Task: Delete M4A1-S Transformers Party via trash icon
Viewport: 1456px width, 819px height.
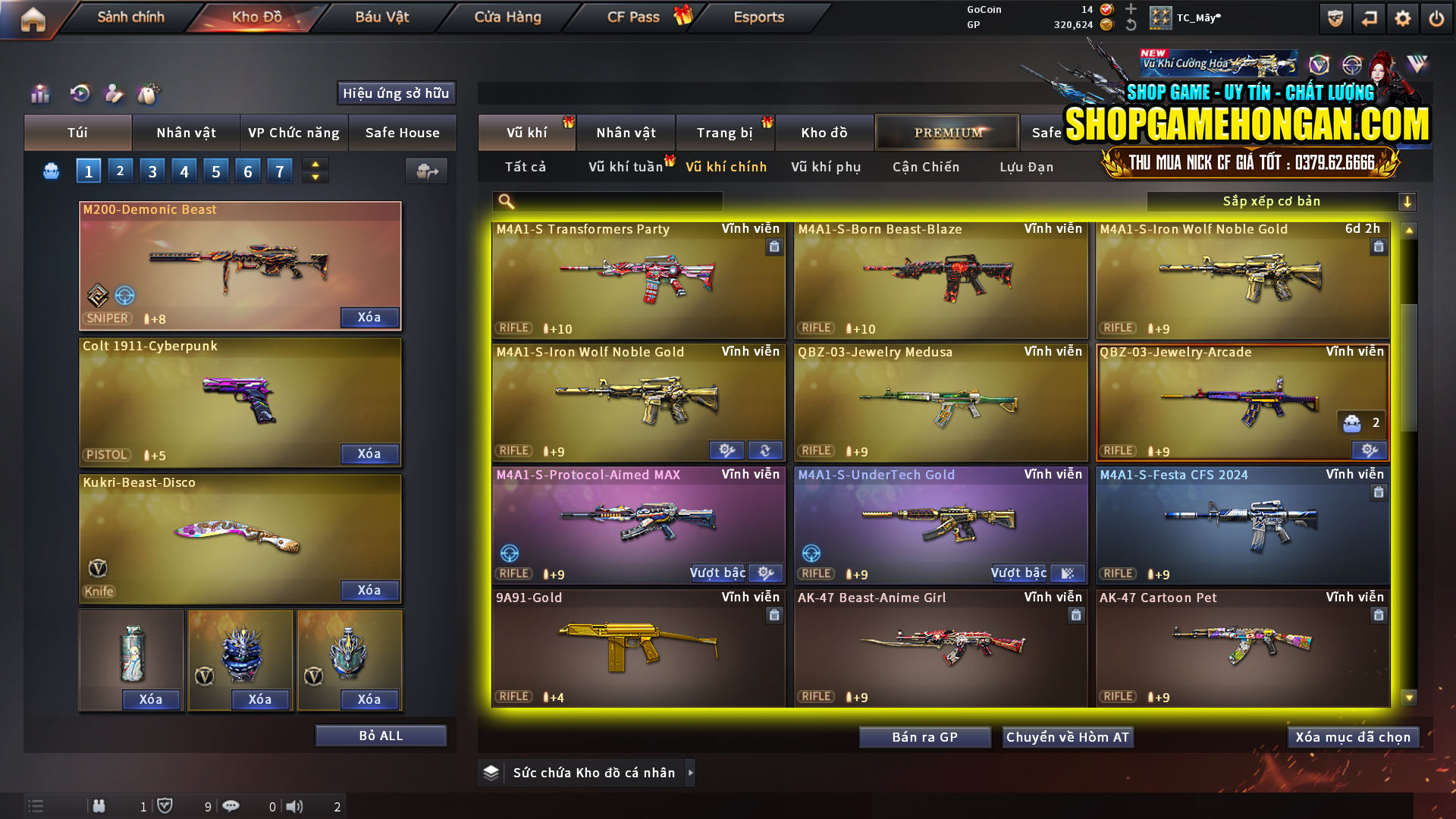Action: pyautogui.click(x=774, y=246)
